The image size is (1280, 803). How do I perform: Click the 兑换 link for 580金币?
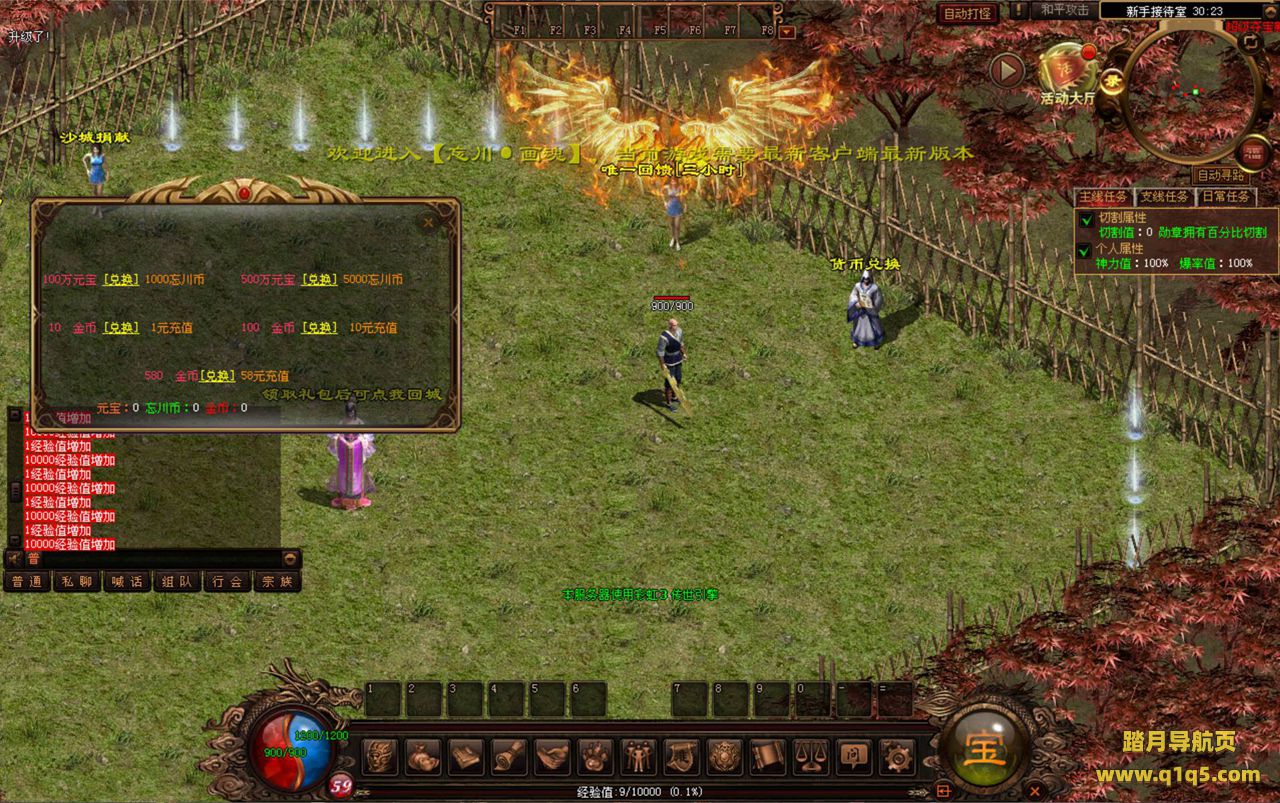(x=217, y=376)
